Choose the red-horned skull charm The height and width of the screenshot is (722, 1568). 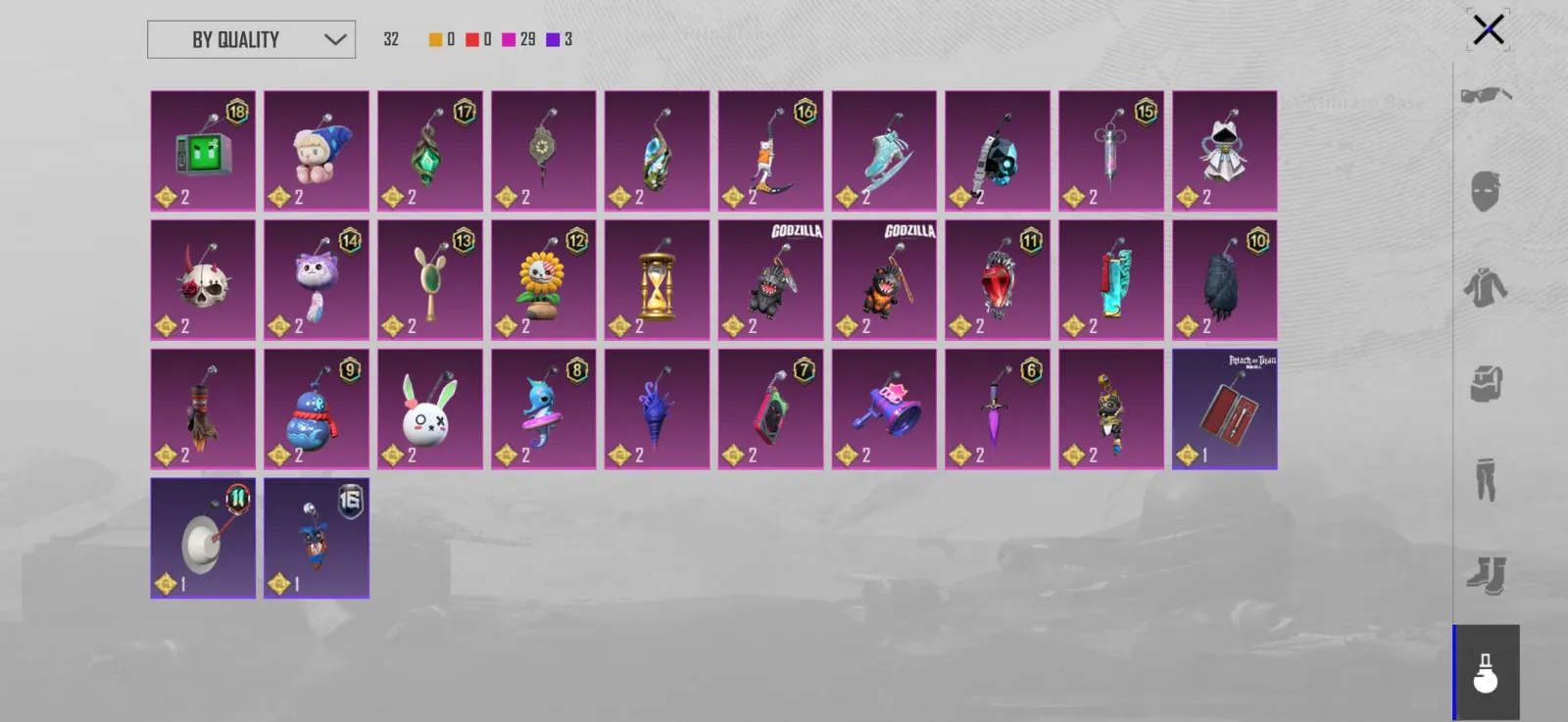203,280
